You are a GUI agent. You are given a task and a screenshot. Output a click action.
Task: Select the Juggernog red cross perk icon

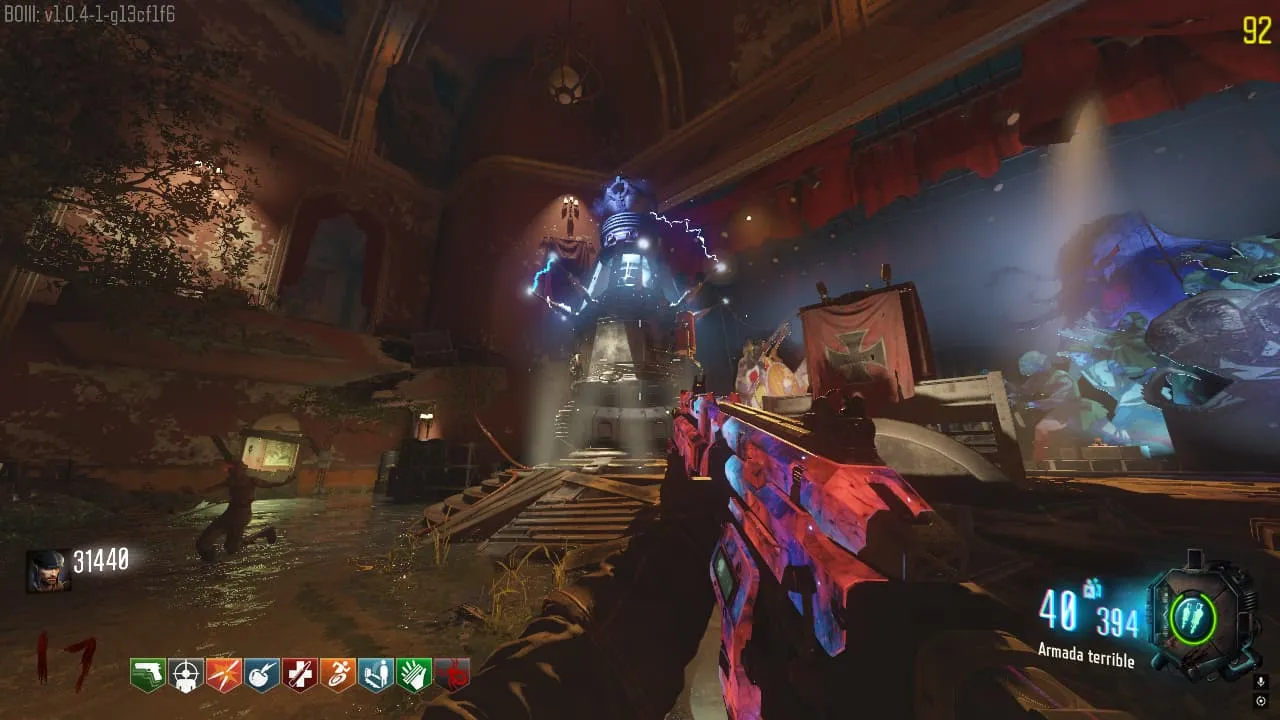(299, 675)
